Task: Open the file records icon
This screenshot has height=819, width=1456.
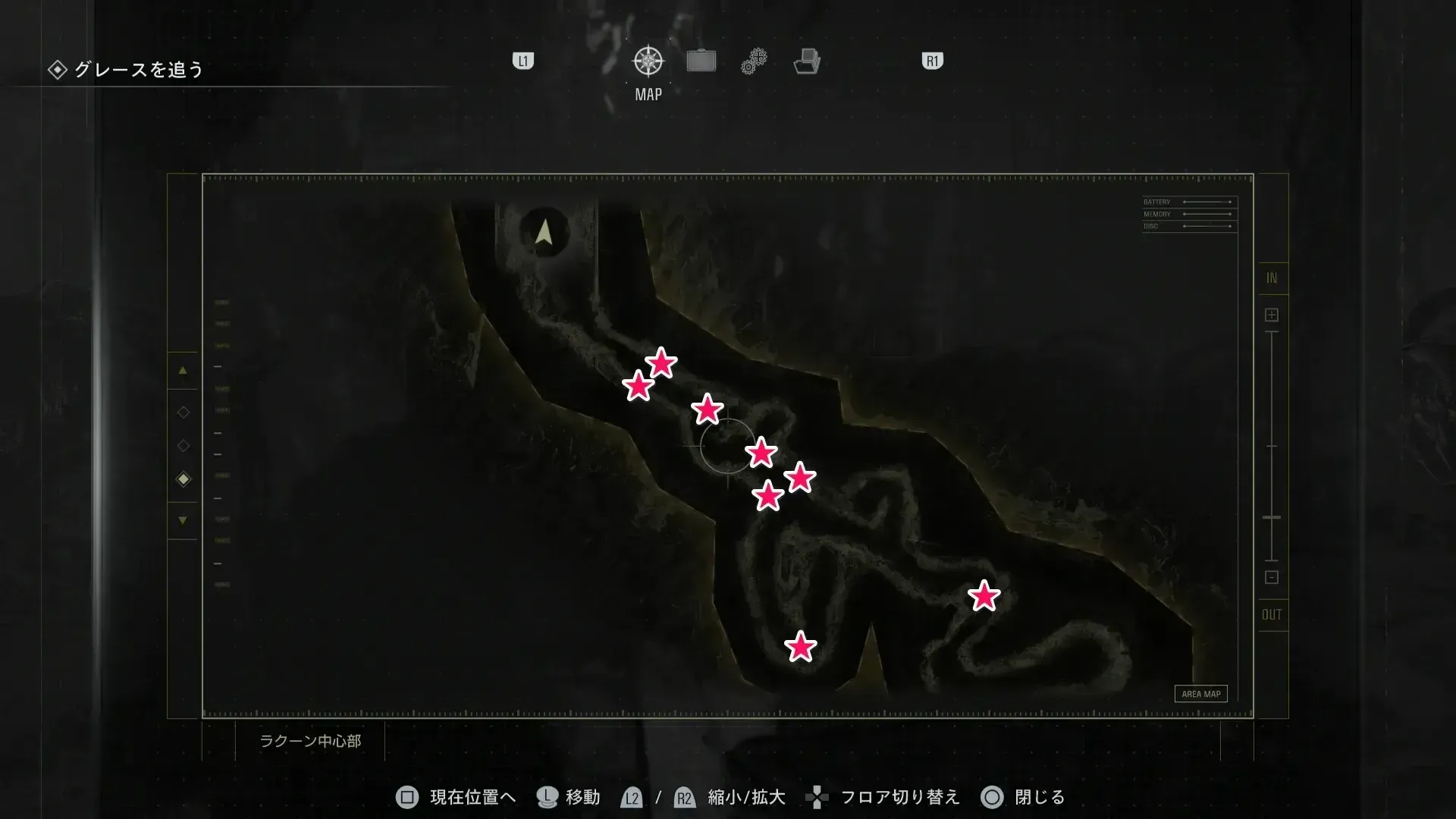Action: pyautogui.click(x=808, y=61)
